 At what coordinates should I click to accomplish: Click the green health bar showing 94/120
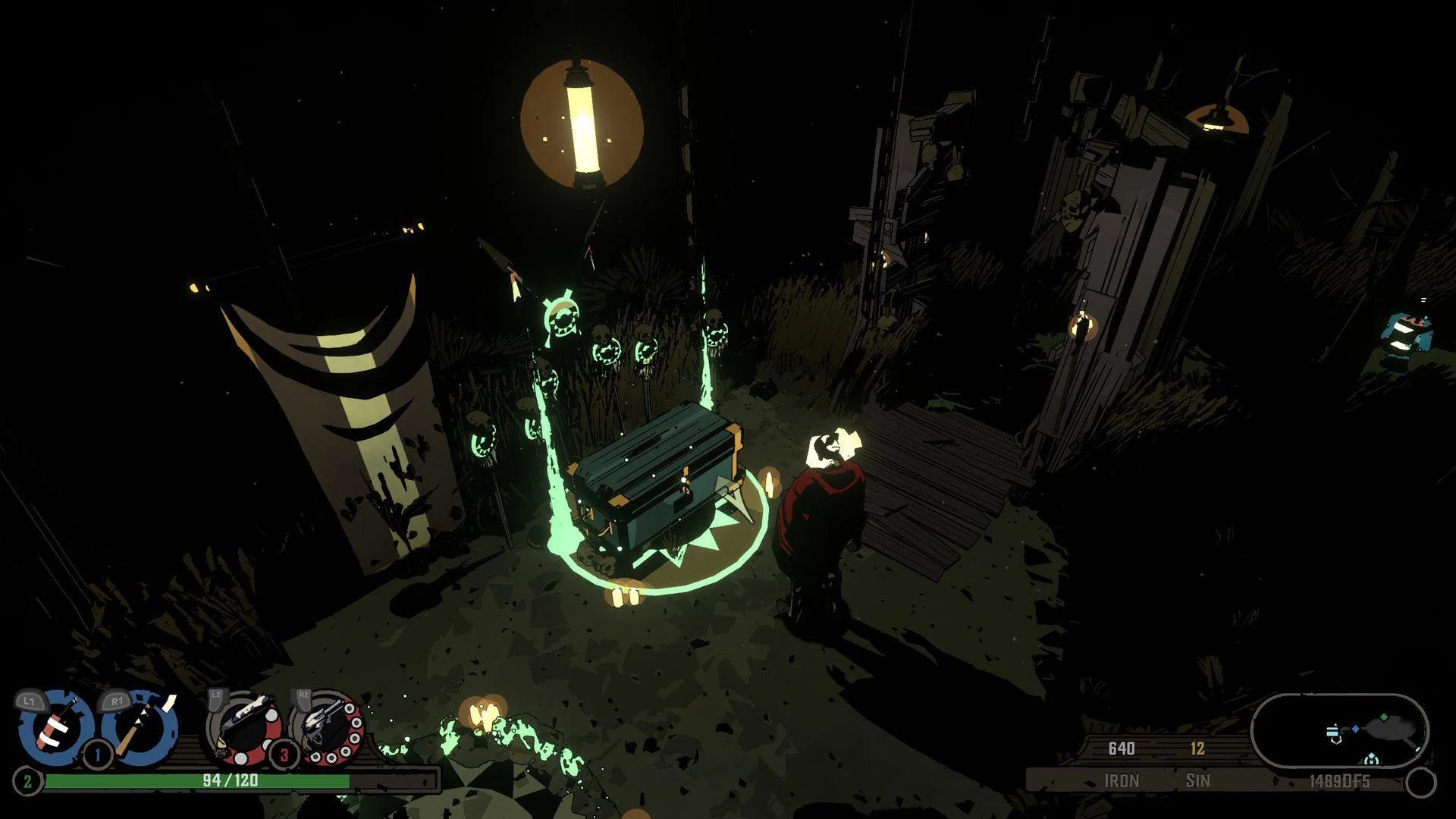227,780
